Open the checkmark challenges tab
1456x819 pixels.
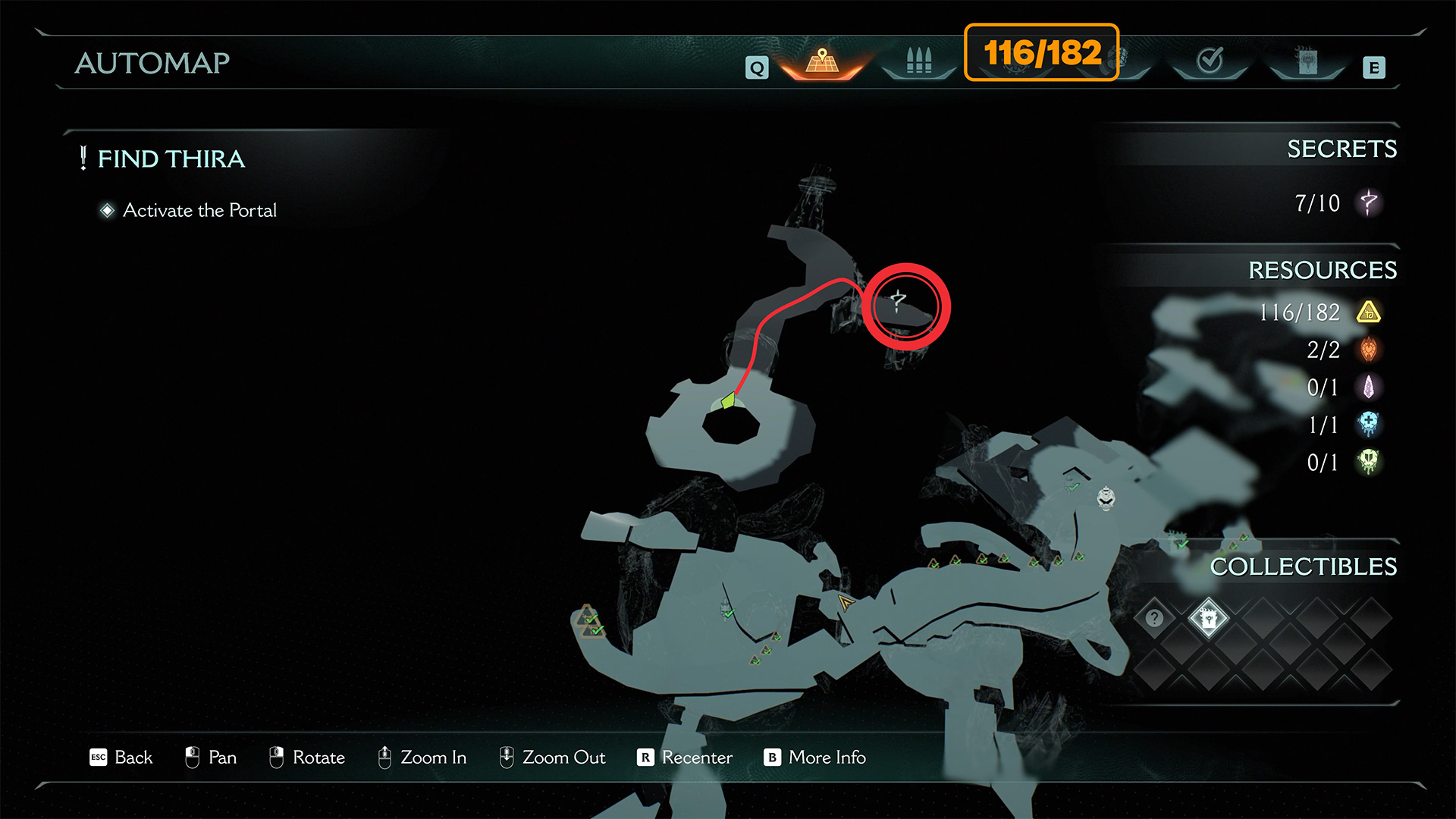pyautogui.click(x=1210, y=61)
